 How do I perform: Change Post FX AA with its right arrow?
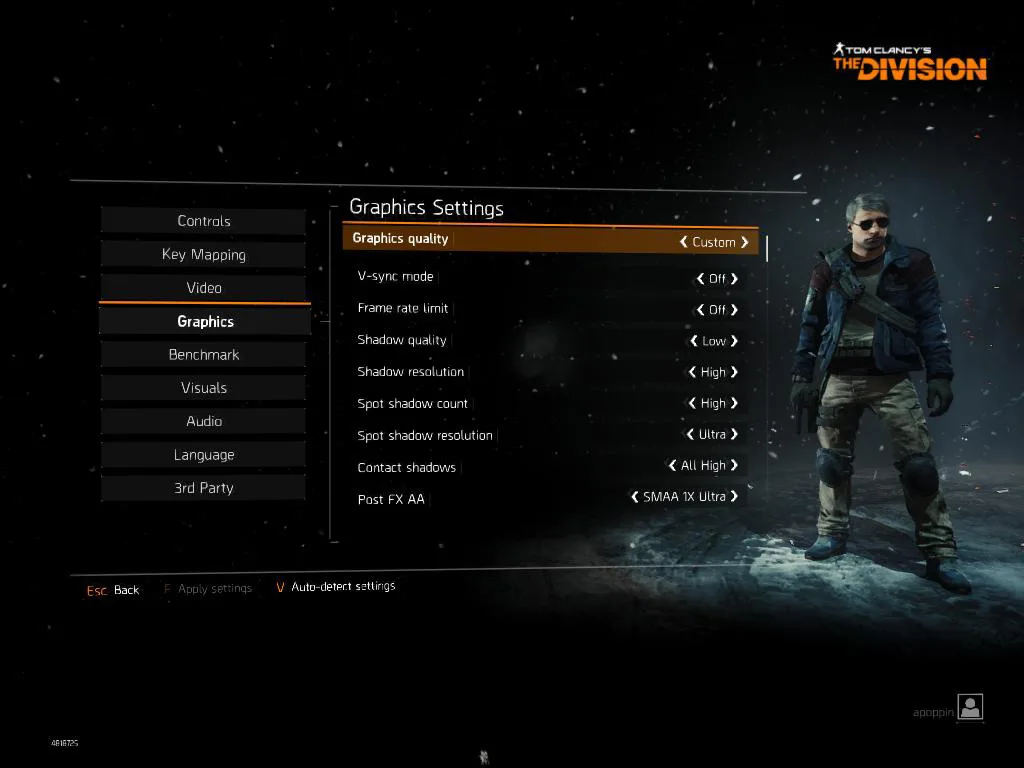pyautogui.click(x=735, y=496)
